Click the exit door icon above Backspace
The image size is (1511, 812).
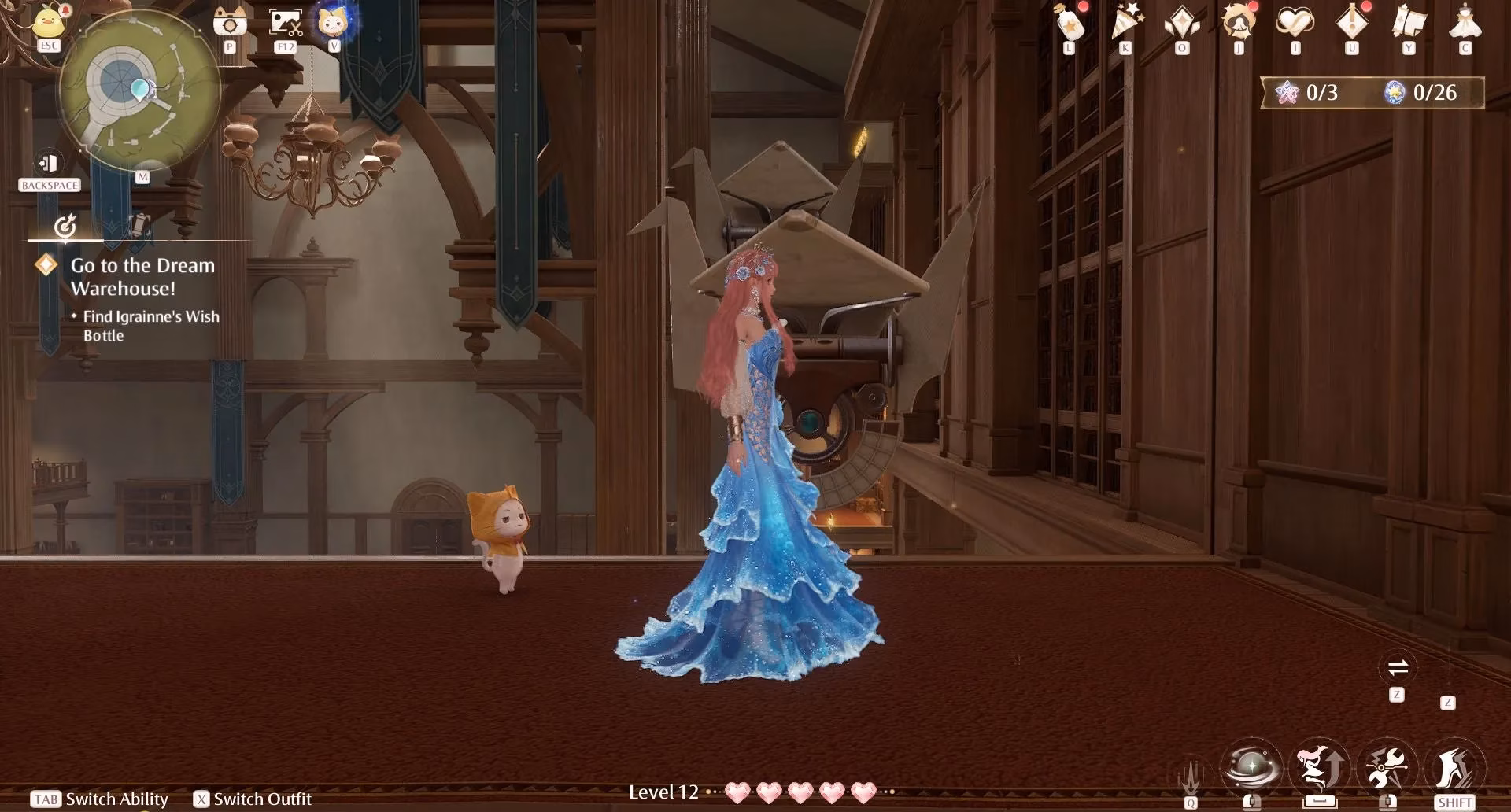pos(50,161)
